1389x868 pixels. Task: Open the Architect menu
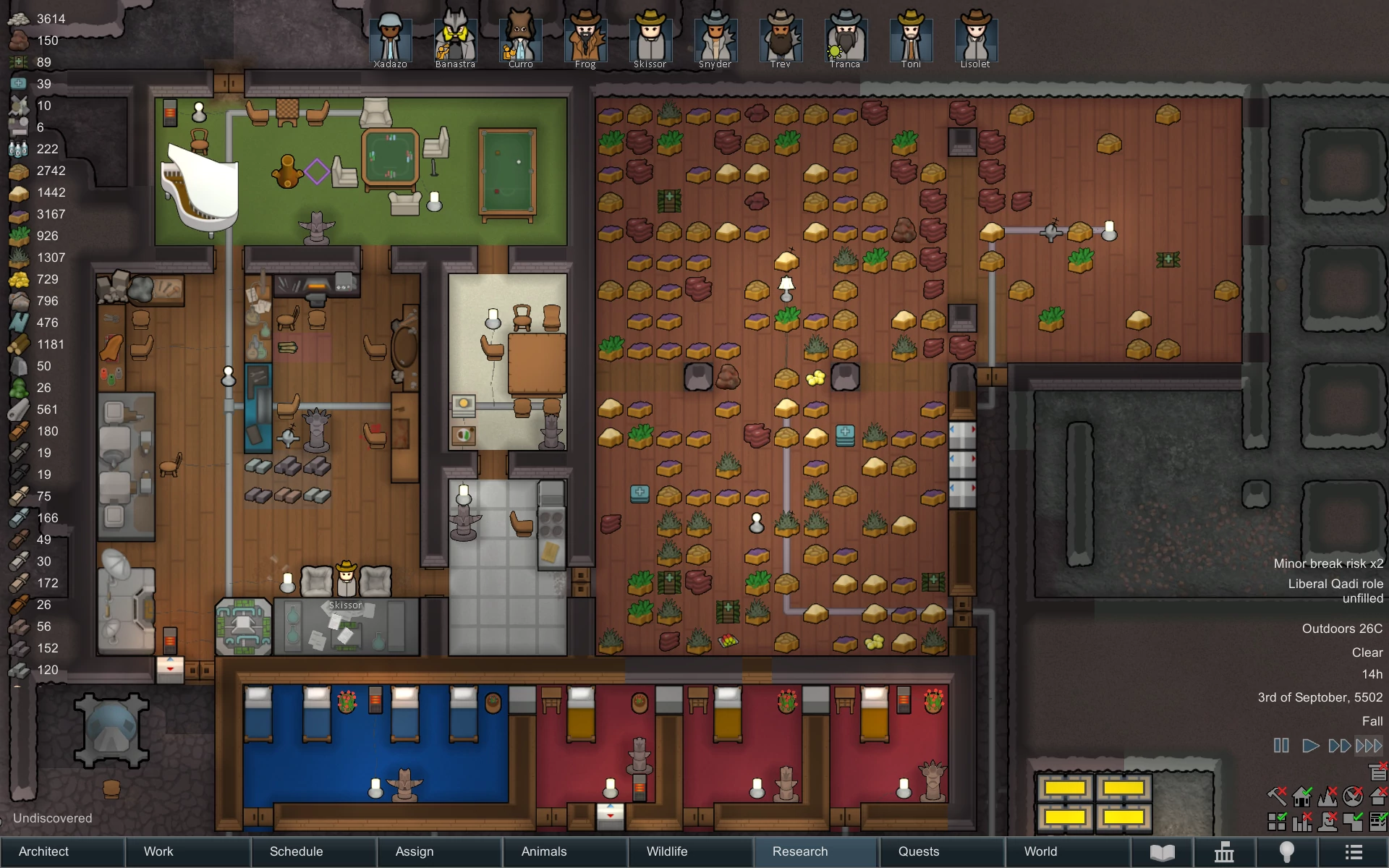pos(44,851)
